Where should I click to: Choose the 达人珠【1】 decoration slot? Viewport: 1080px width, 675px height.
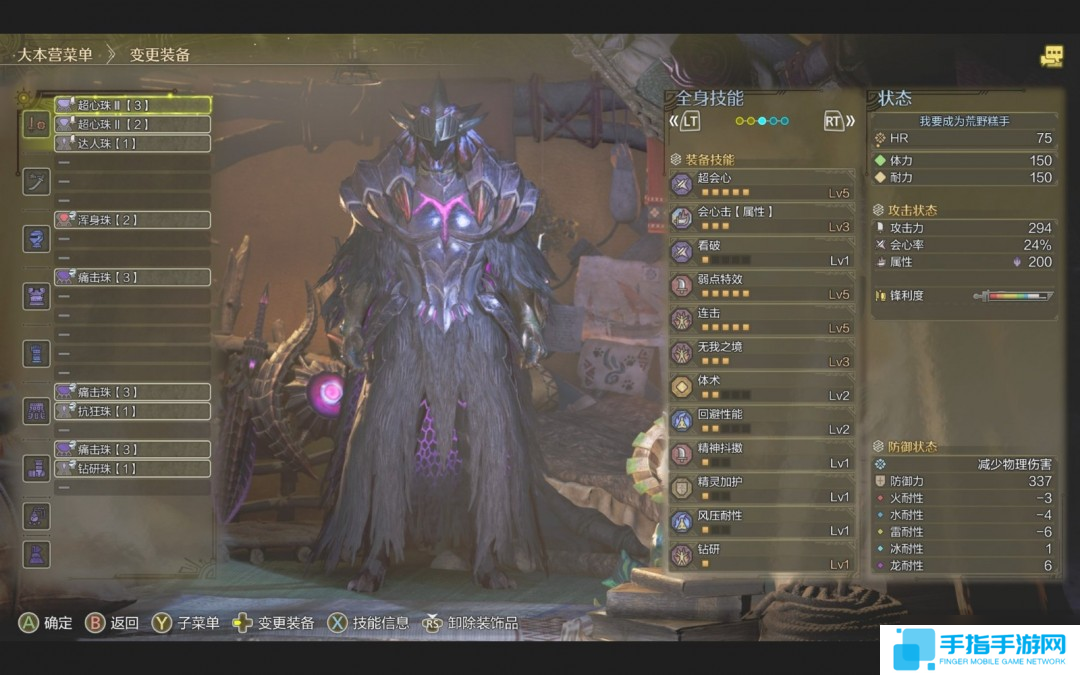(x=132, y=143)
